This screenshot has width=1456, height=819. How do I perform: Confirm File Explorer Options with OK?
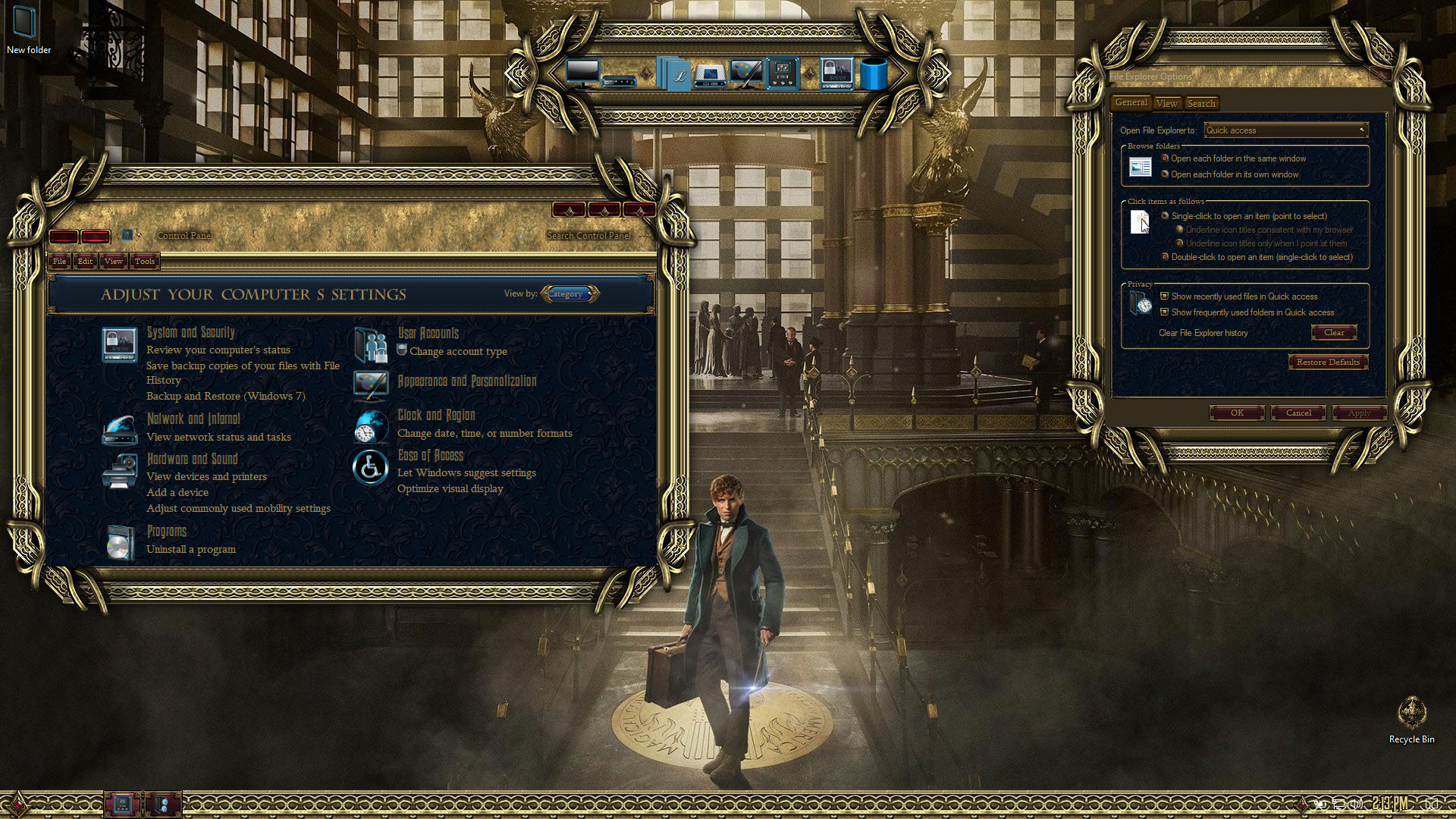pos(1237,413)
